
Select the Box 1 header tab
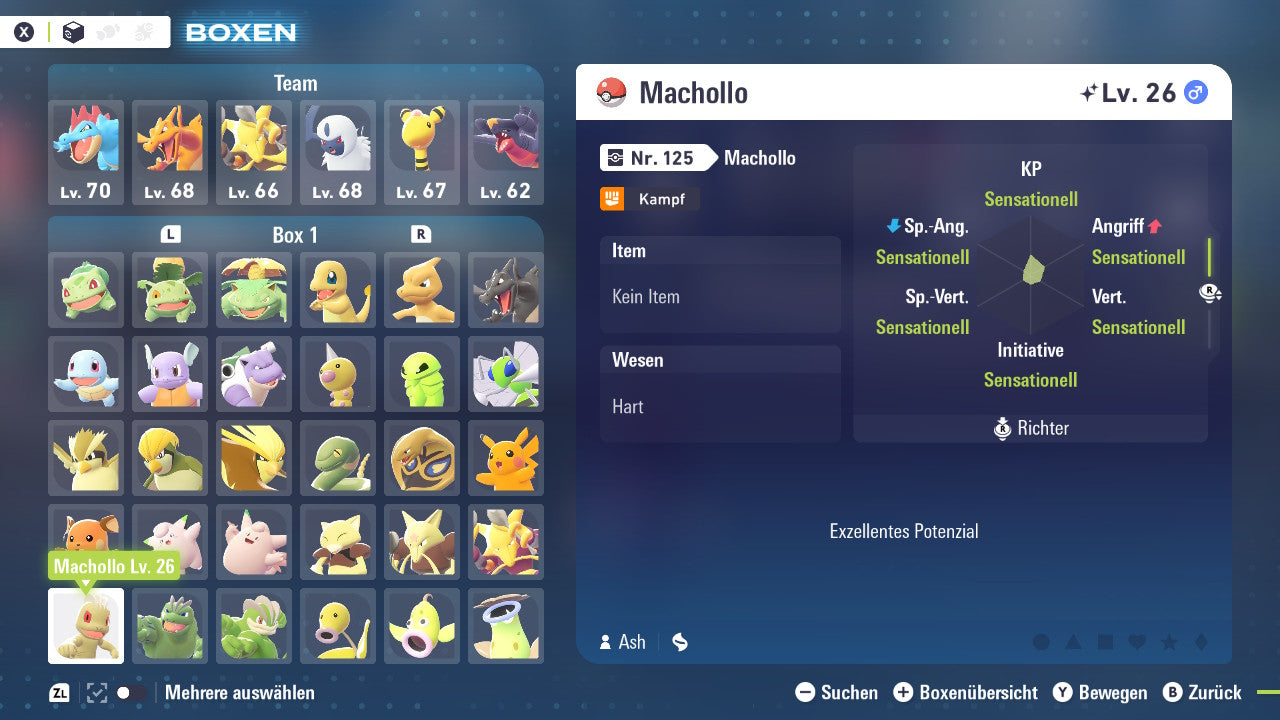[295, 235]
